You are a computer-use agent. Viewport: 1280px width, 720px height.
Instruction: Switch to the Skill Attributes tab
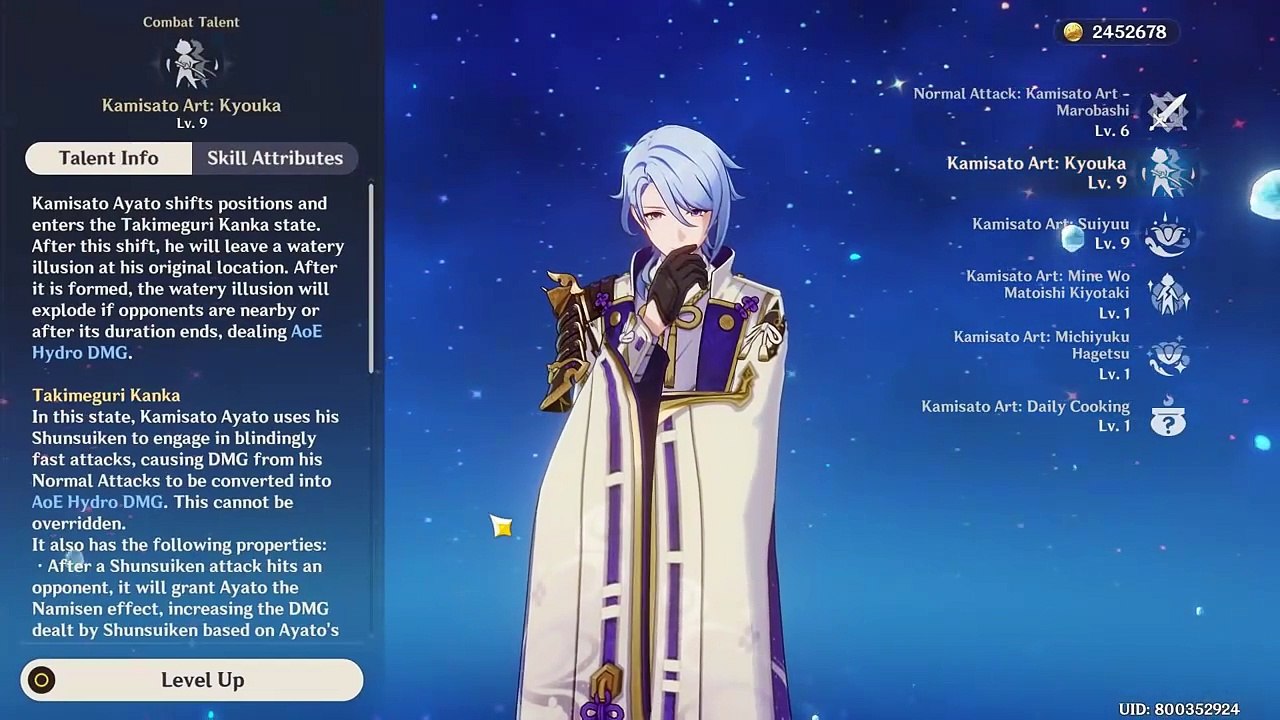[x=274, y=158]
